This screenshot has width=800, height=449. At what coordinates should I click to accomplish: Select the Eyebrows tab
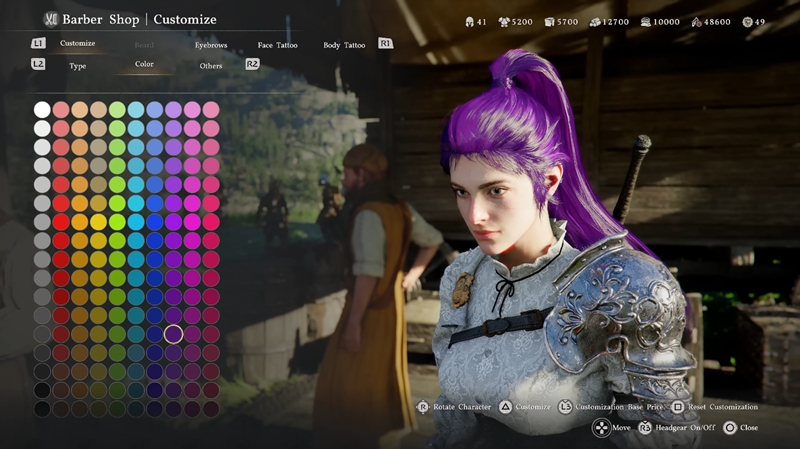click(211, 45)
